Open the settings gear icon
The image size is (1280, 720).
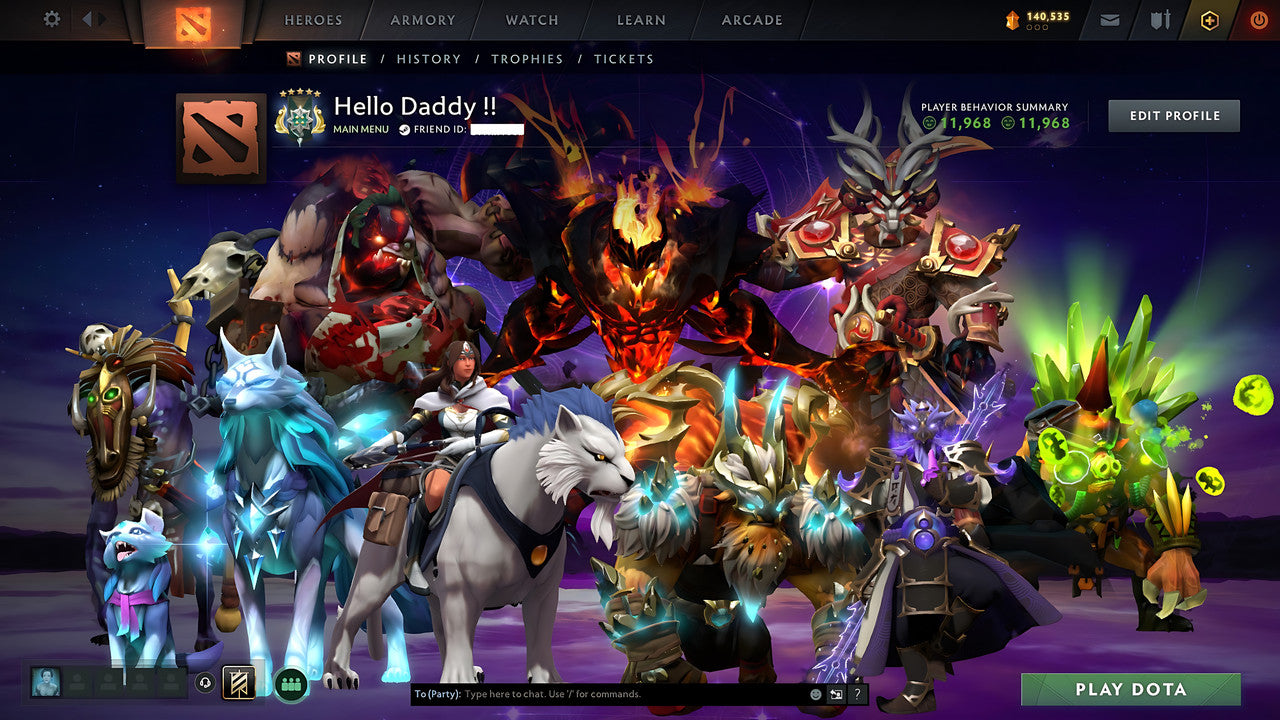51,19
